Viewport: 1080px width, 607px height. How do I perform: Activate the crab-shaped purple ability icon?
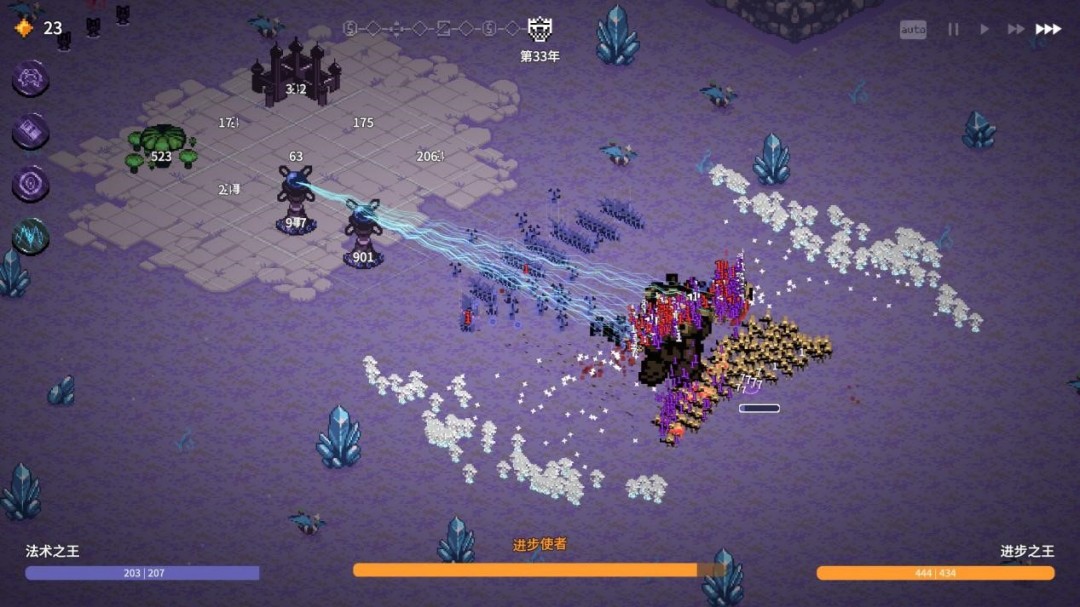click(x=31, y=78)
